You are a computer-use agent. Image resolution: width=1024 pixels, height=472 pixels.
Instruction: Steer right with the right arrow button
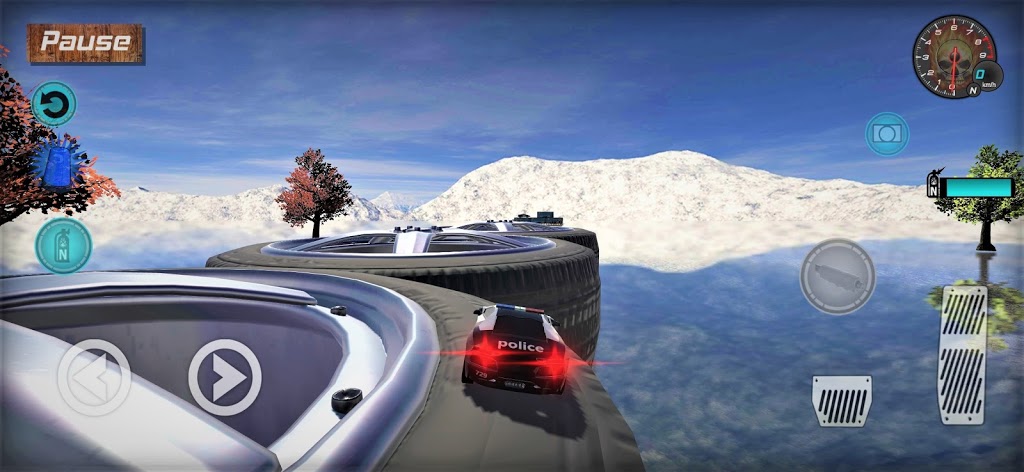[x=225, y=377]
